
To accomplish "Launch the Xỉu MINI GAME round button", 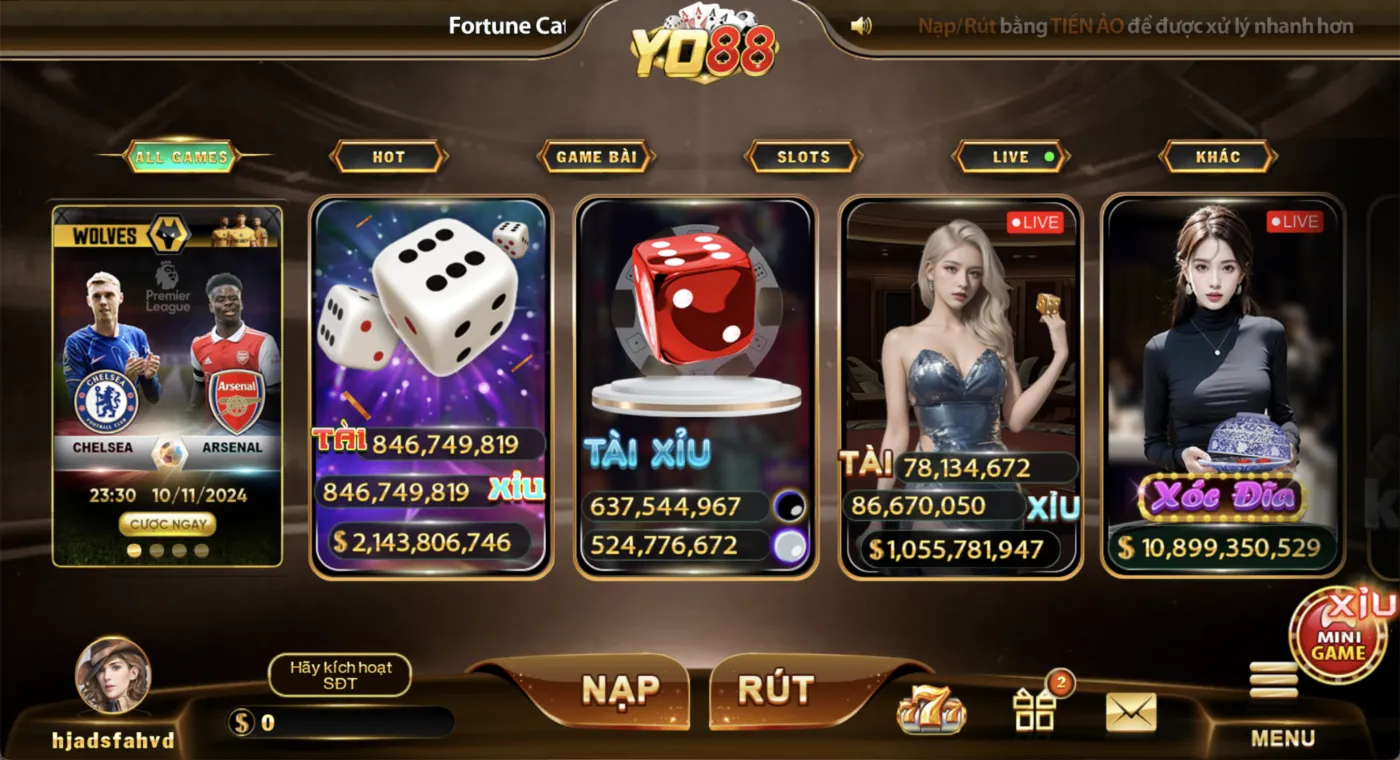I will [1338, 636].
